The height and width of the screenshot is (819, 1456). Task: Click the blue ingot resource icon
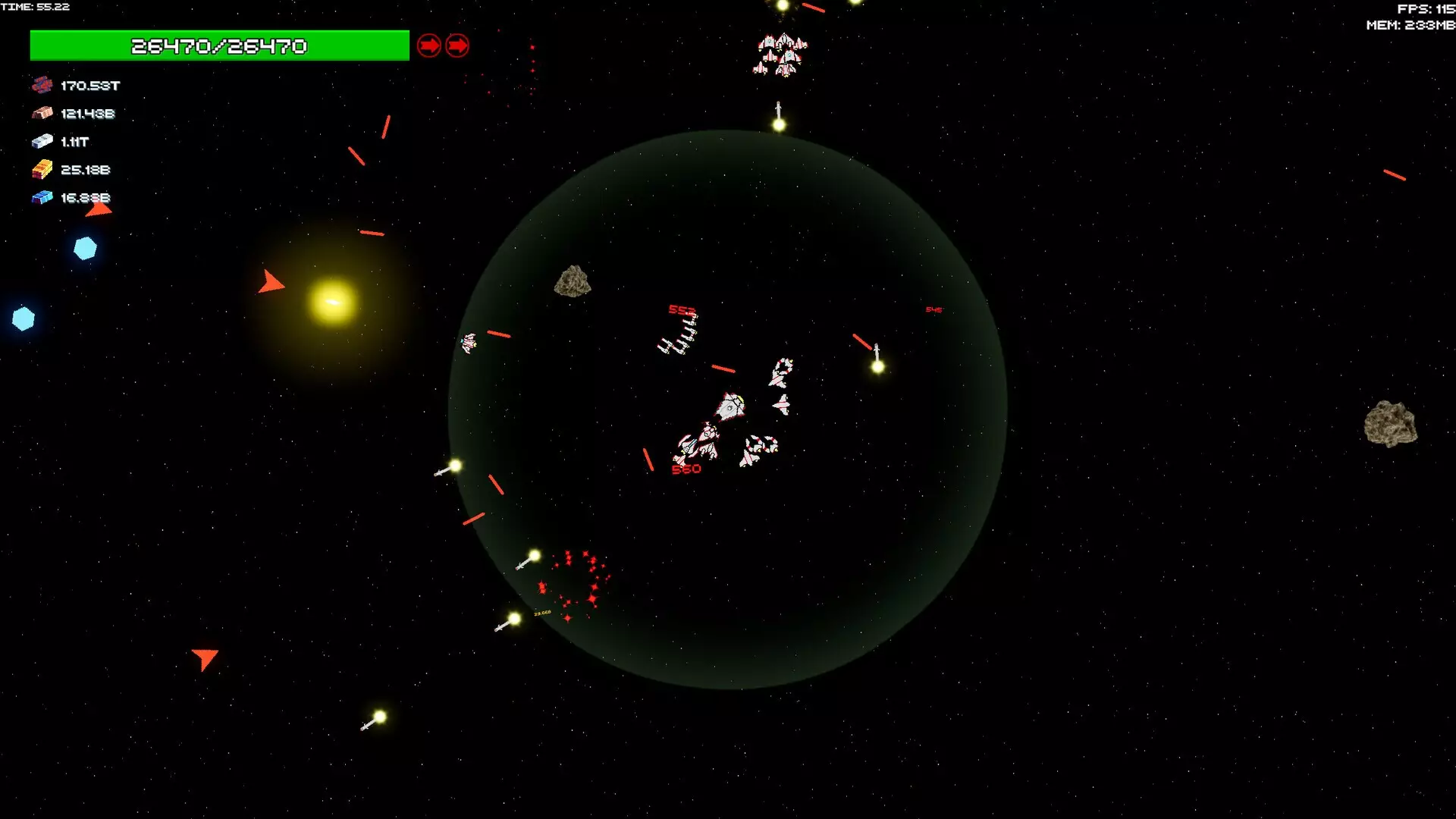[x=42, y=197]
